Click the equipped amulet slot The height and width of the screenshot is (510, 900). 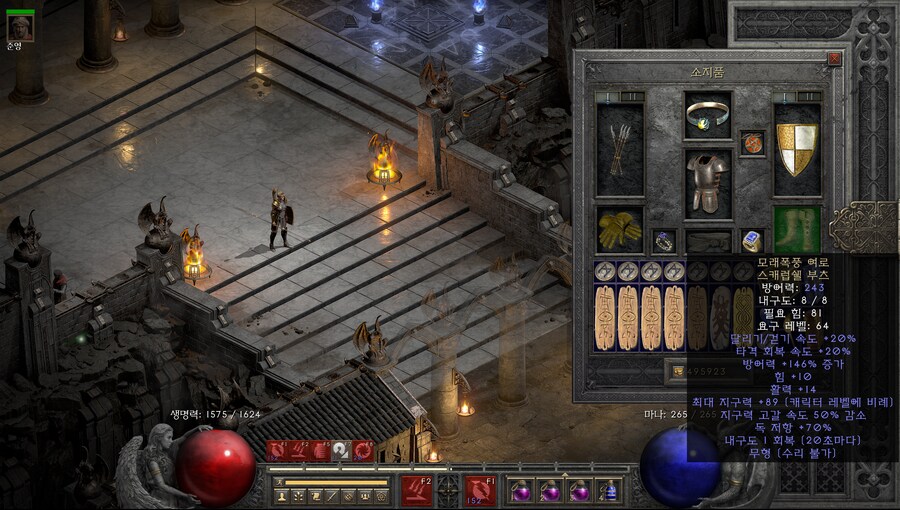[753, 143]
